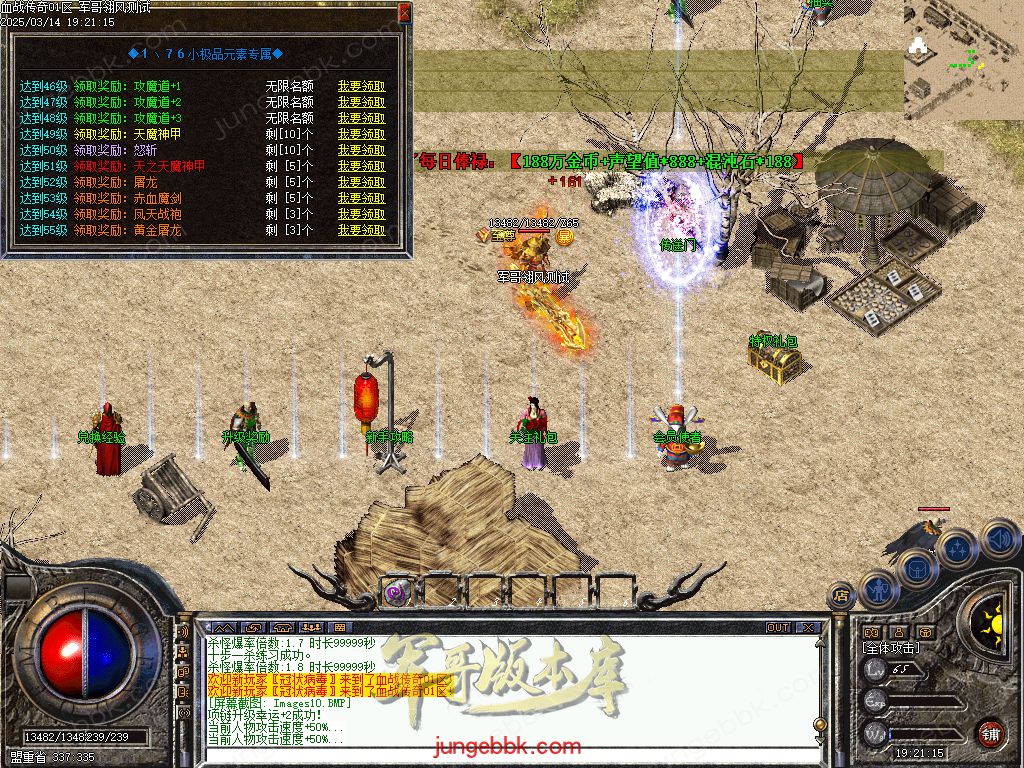Image resolution: width=1024 pixels, height=768 pixels.
Task: Close the level reward panel
Action: [404, 12]
